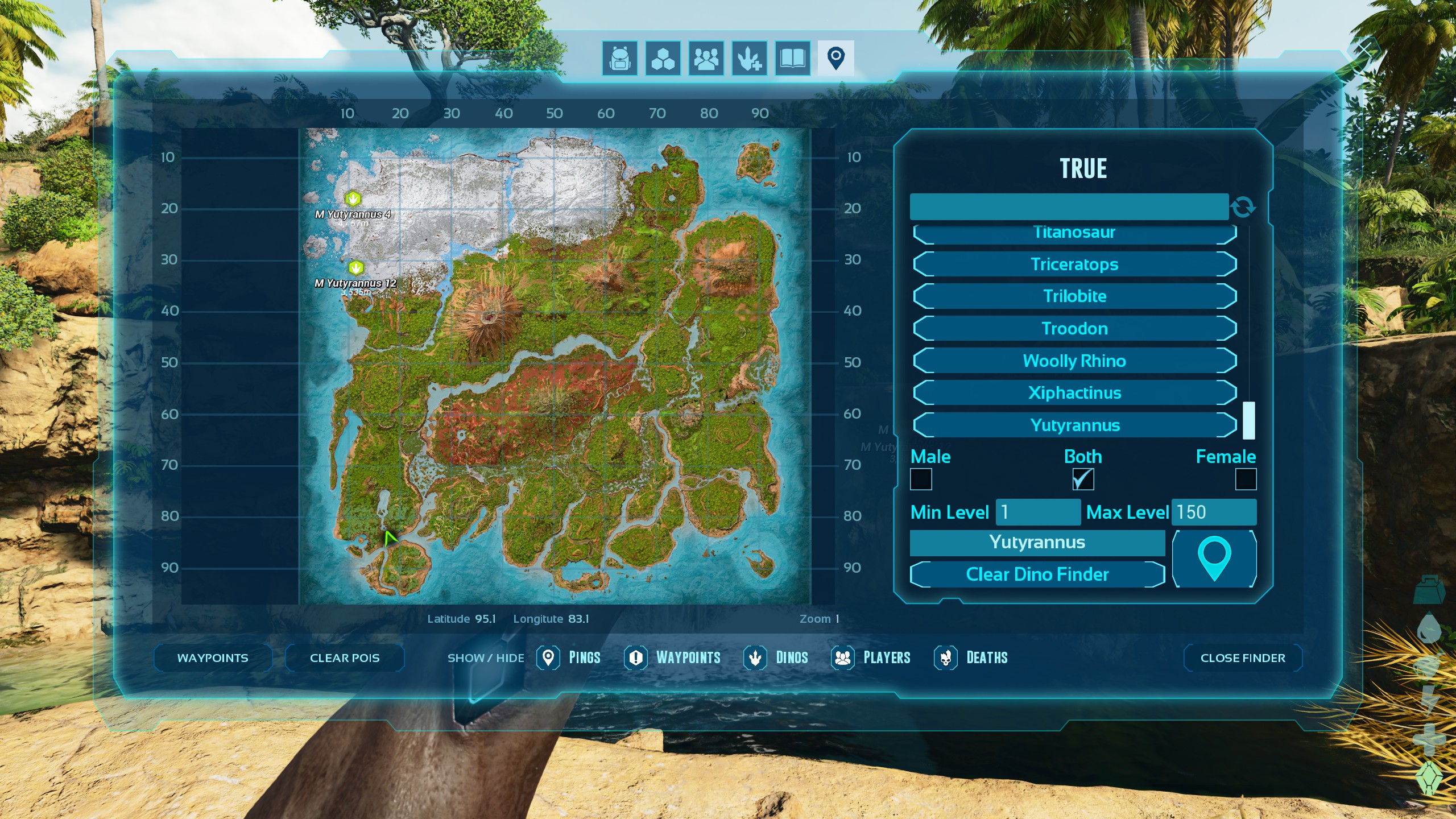Open the Waypoints list button
This screenshot has height=819, width=1456.
213,658
